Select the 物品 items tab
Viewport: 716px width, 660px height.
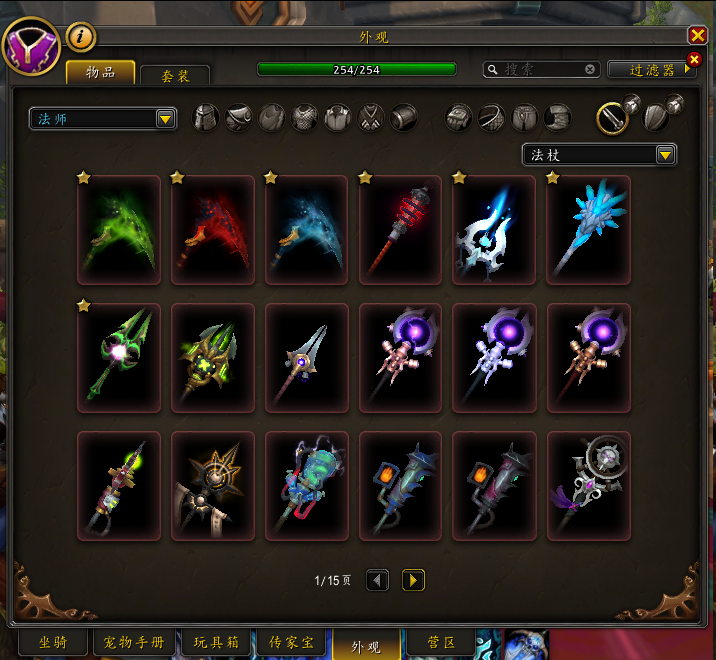(100, 72)
